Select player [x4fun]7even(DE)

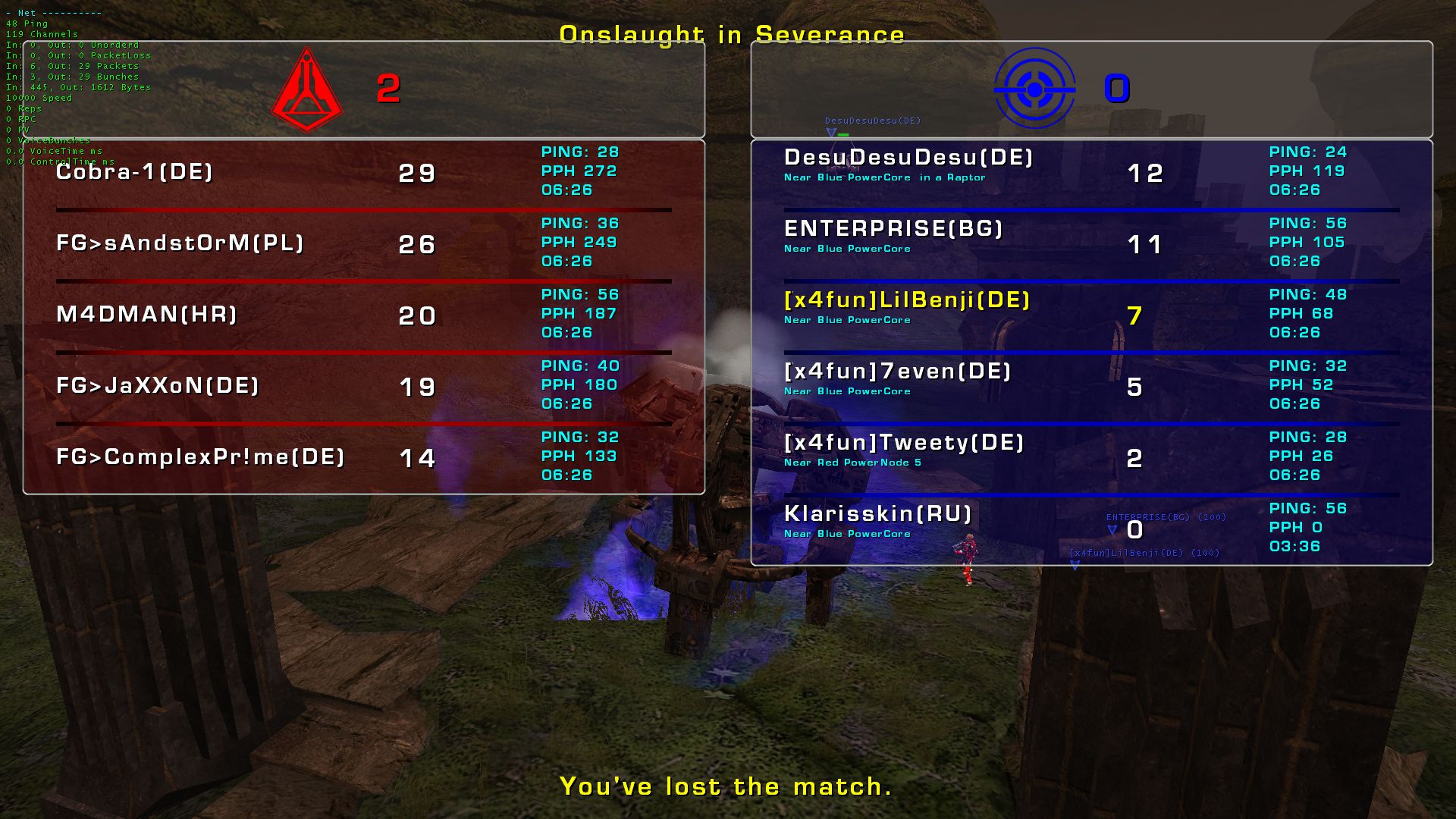coord(898,372)
